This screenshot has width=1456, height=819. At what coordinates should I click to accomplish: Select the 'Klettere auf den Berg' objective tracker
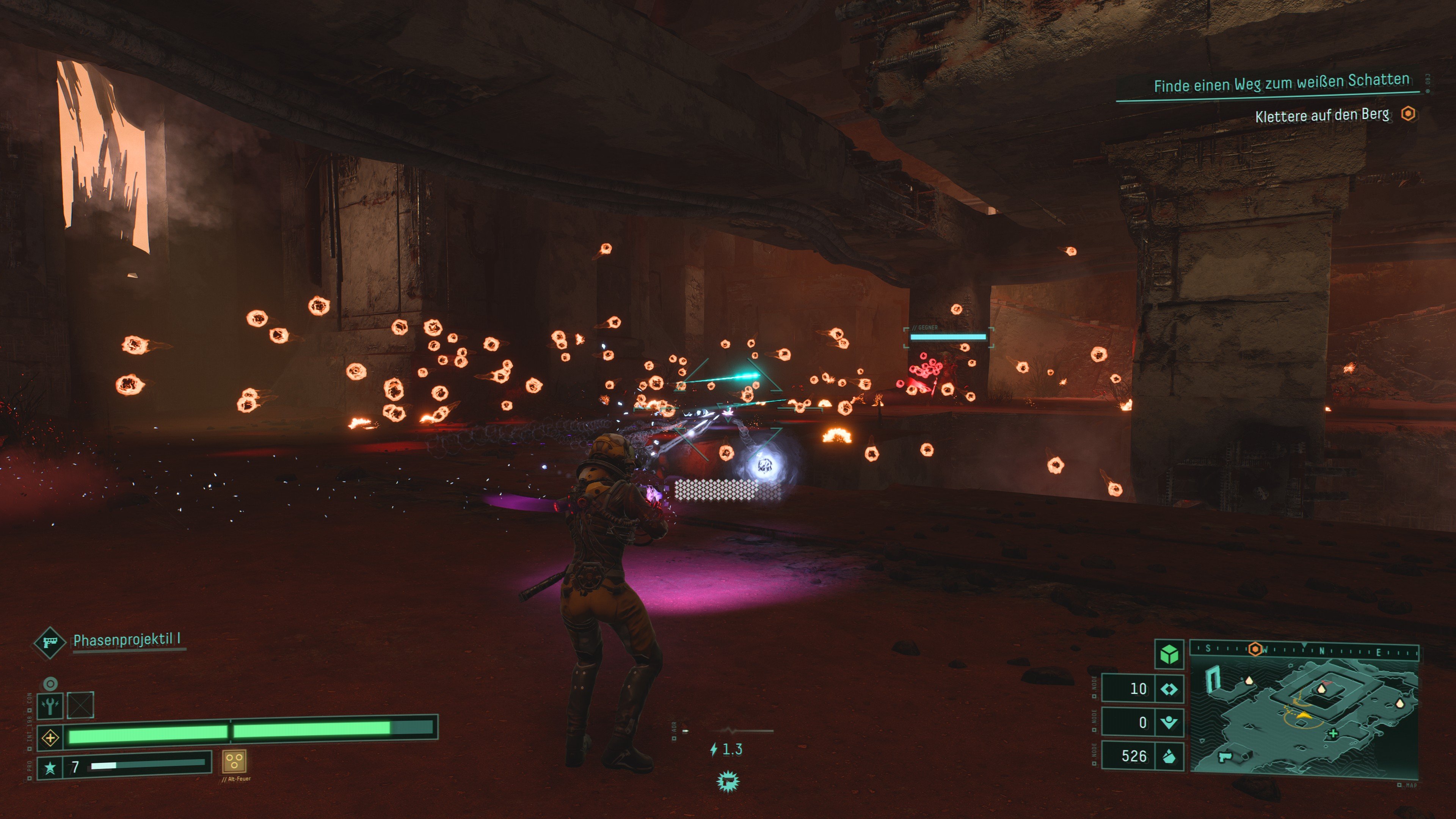(x=1322, y=115)
